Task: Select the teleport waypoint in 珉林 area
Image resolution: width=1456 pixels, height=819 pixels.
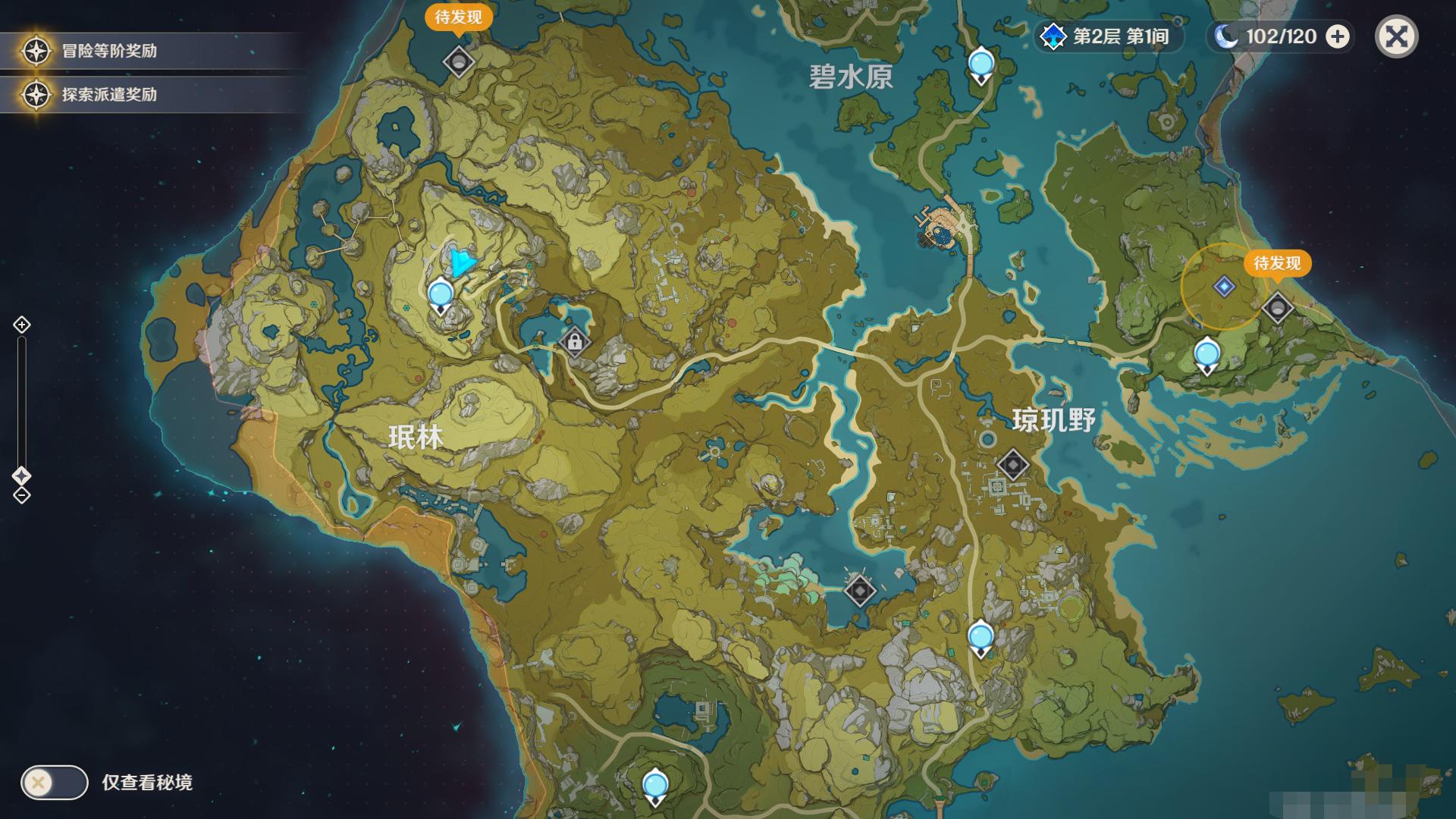Action: [440, 292]
